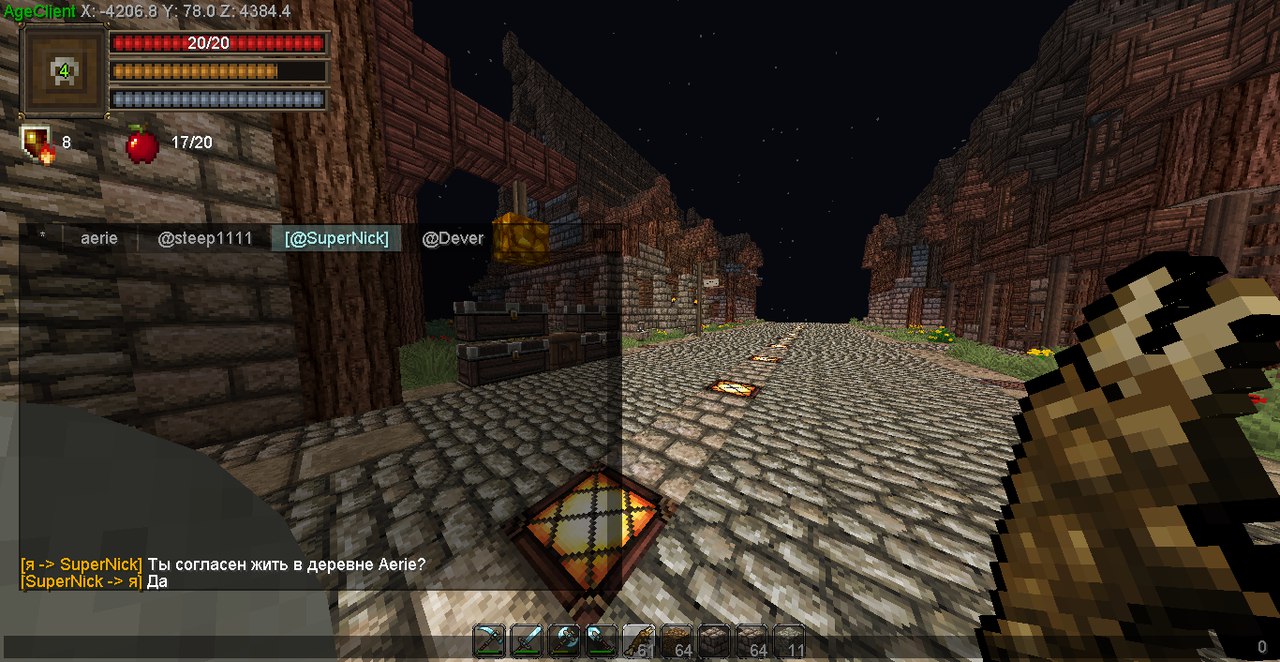Click the shield armor icon

[37, 144]
